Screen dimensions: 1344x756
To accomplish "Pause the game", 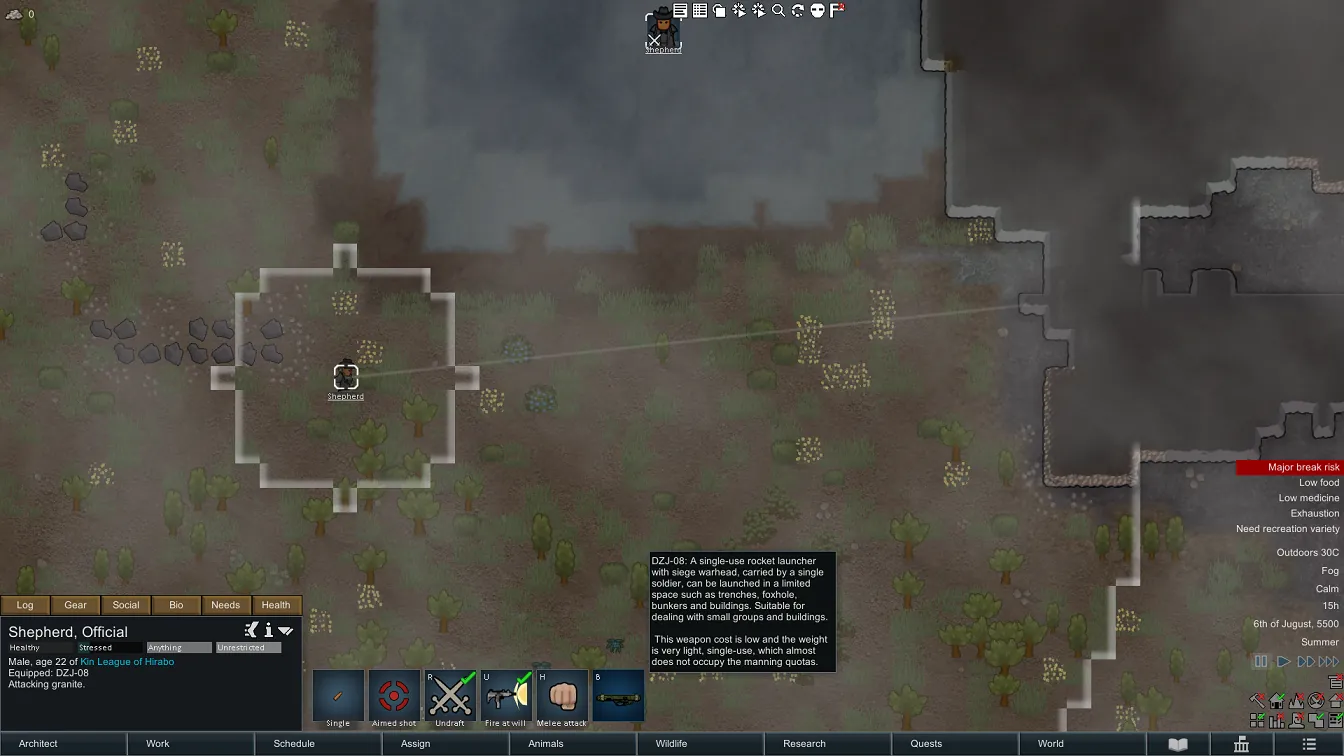I will [1260, 662].
